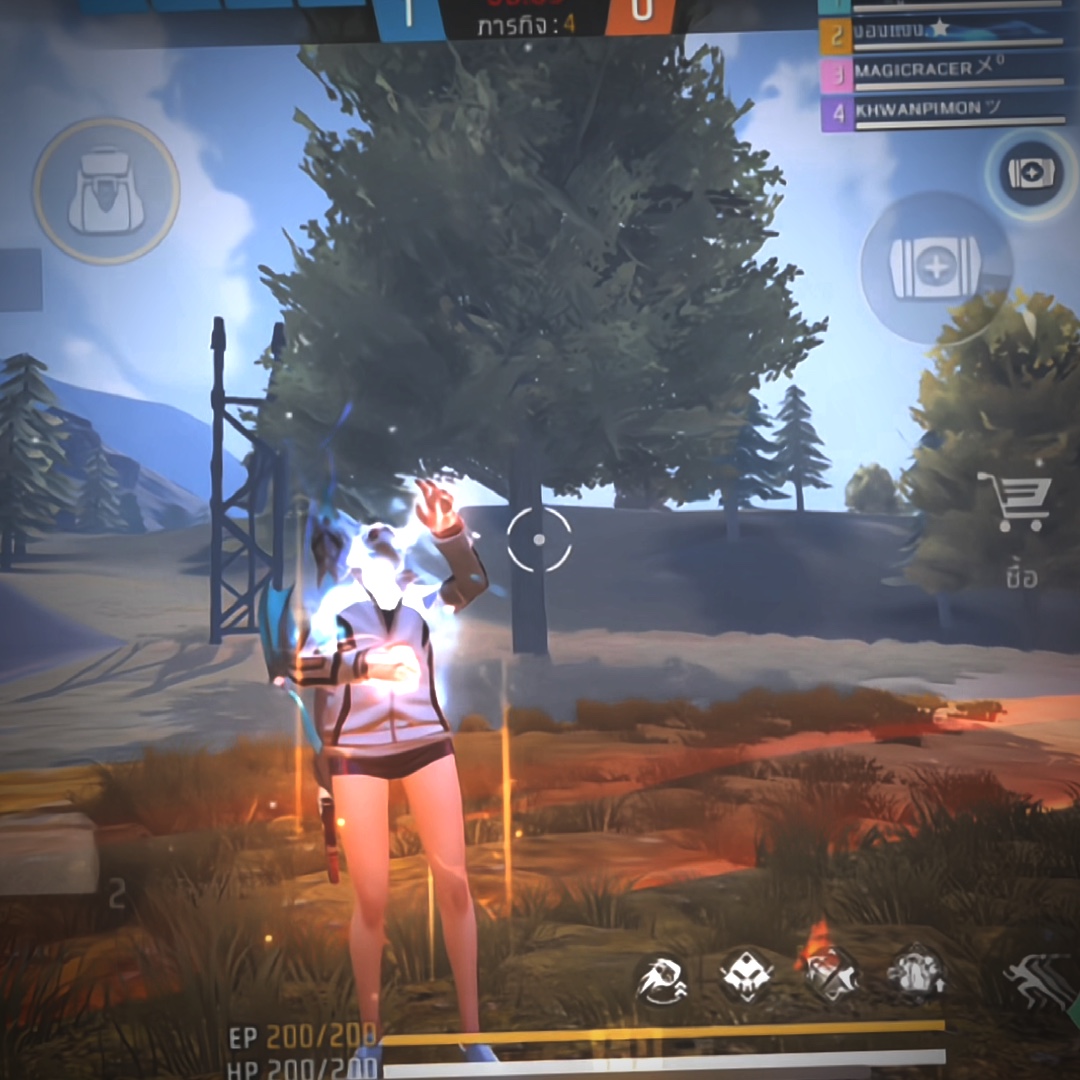Toggle the sprint running-figure button
Screen dimensions: 1080x1080
pyautogui.click(x=1039, y=980)
